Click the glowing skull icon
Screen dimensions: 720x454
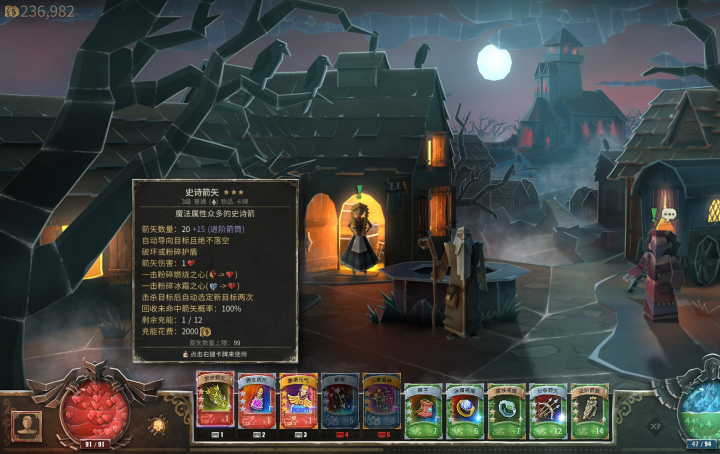click(158, 425)
